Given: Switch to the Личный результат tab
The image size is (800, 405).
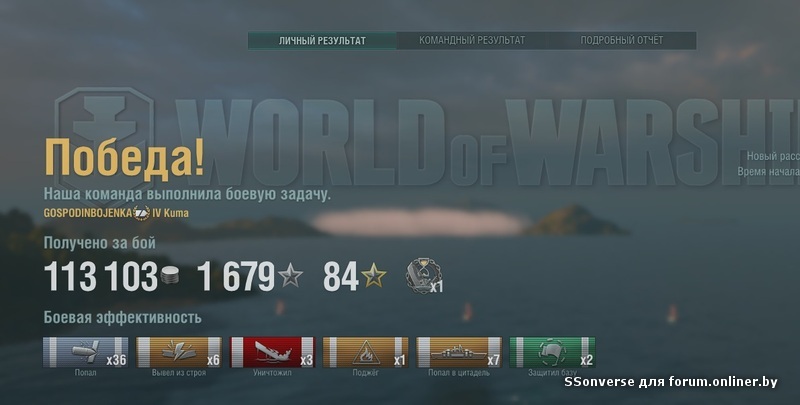Looking at the screenshot, I should (322, 41).
